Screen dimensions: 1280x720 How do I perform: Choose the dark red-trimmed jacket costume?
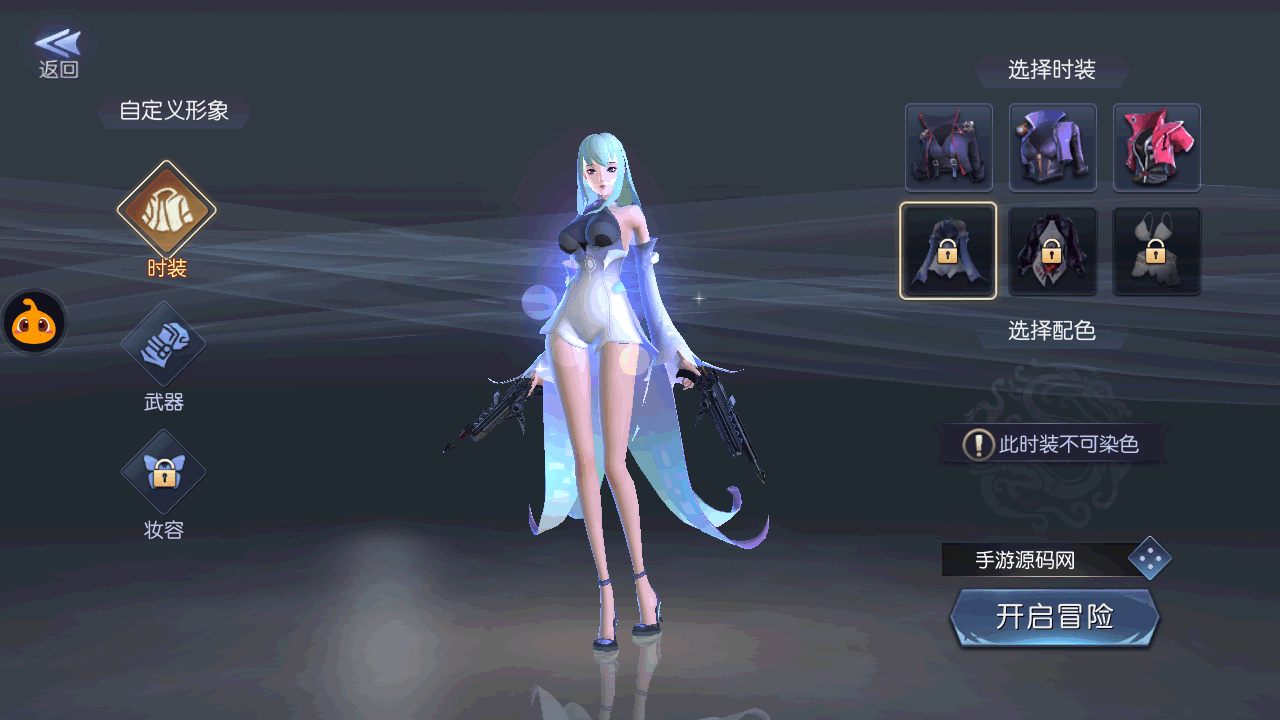pos(949,148)
